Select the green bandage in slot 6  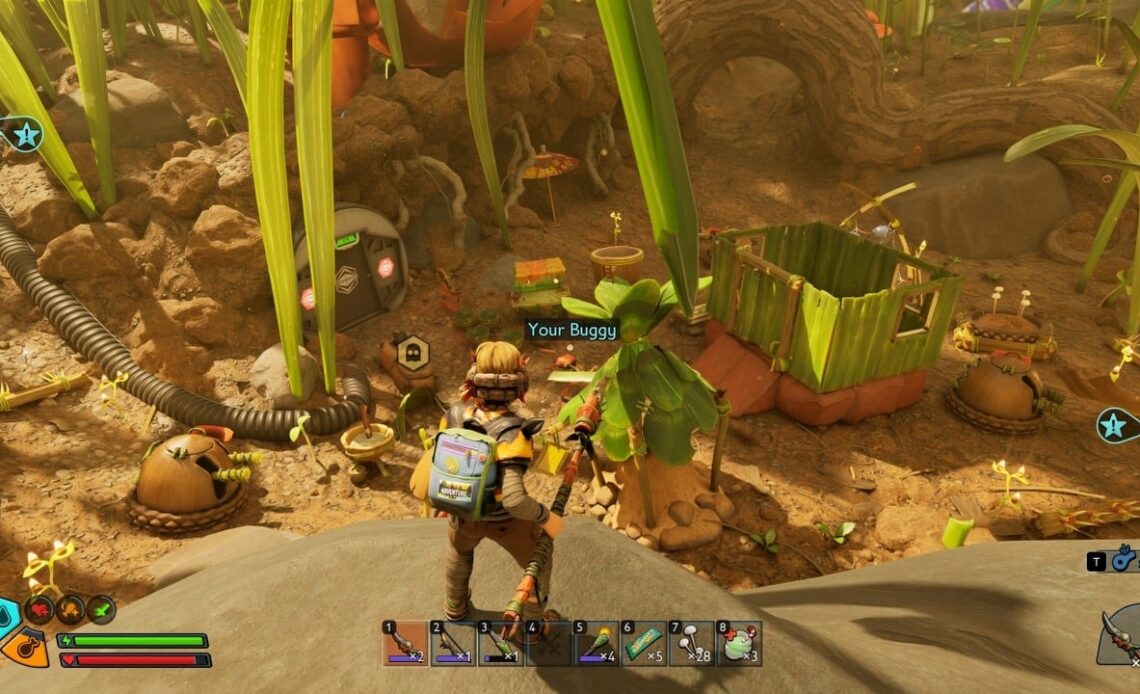tap(643, 643)
